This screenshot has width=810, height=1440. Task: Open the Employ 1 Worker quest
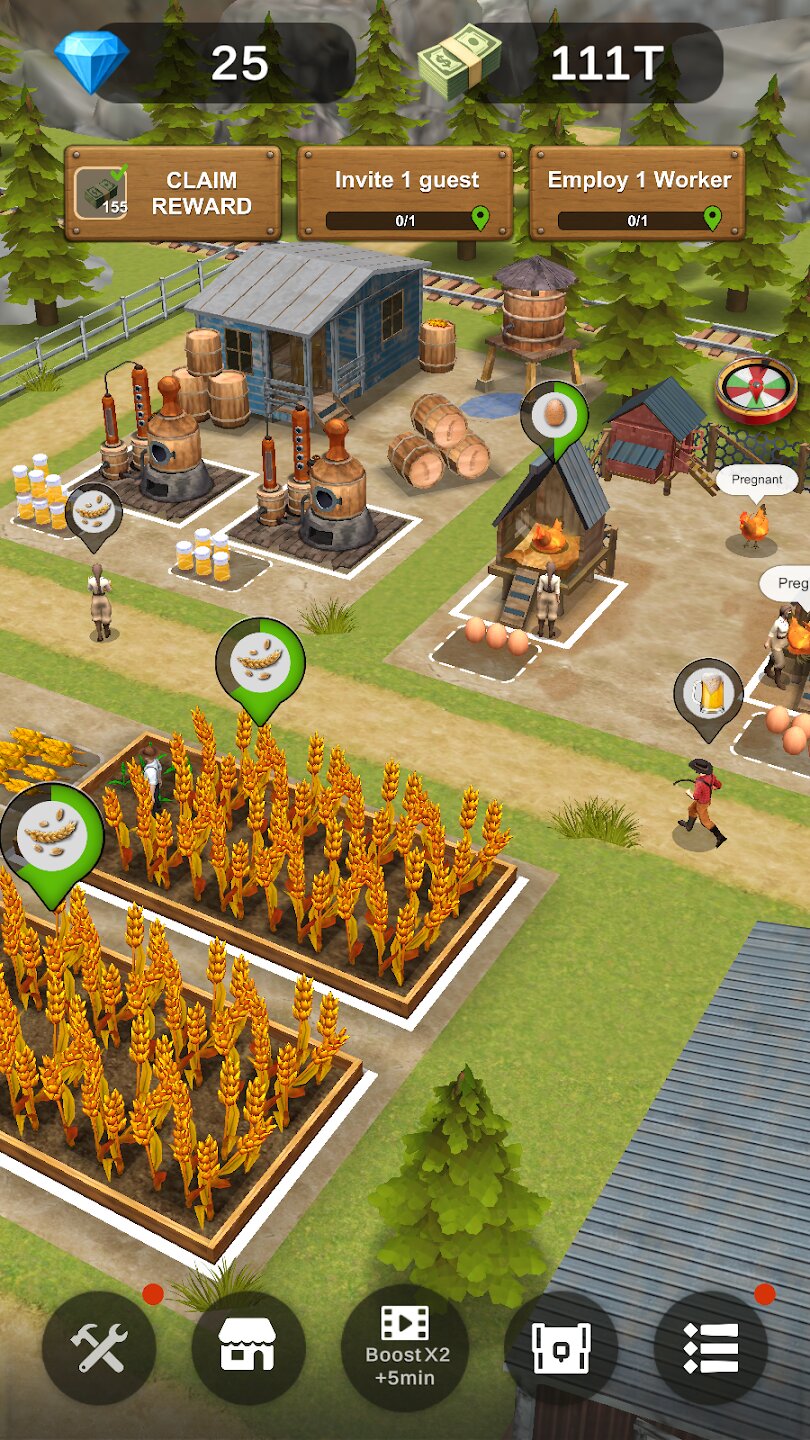click(637, 193)
